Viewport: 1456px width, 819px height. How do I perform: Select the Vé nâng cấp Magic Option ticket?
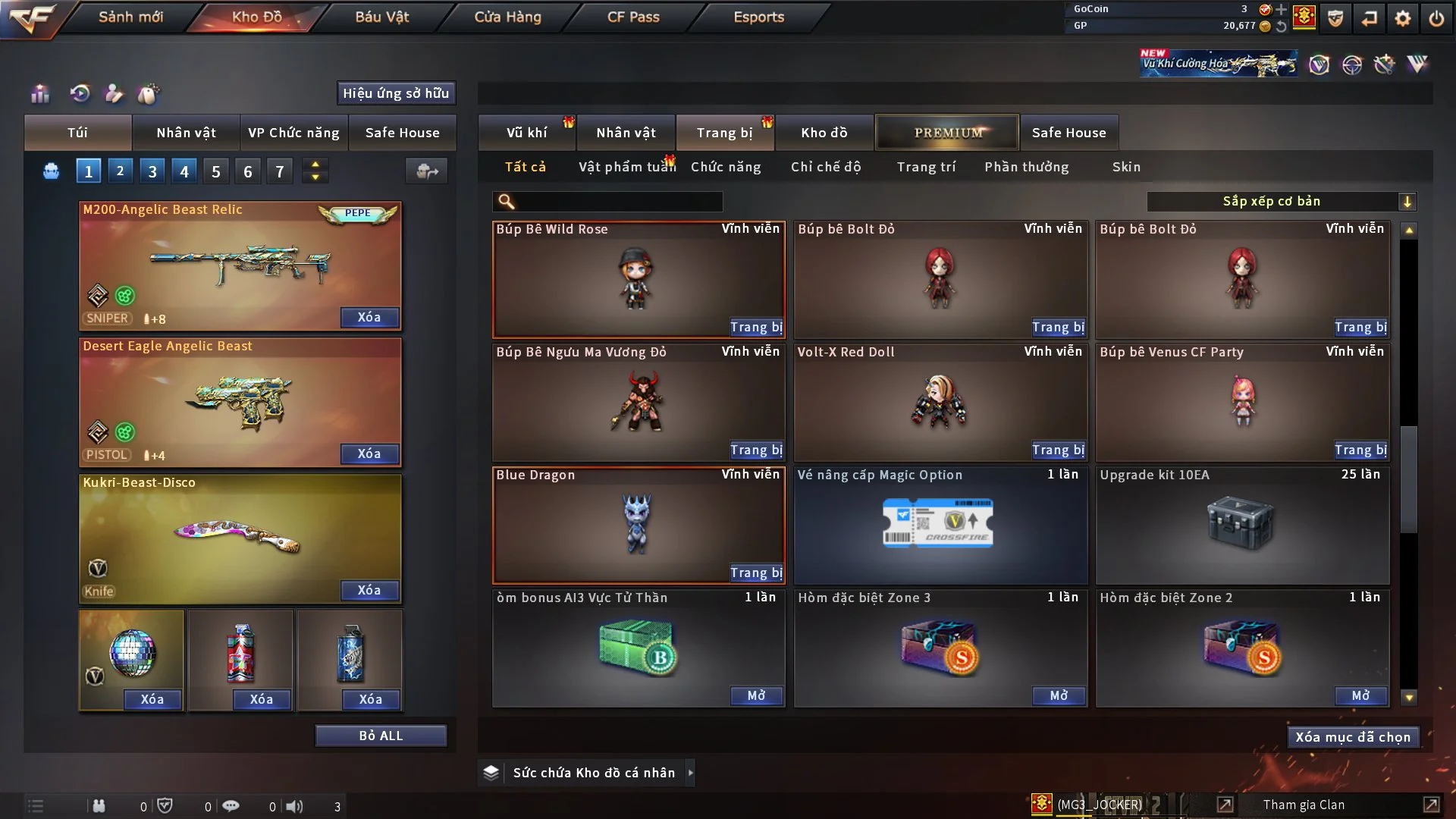940,524
